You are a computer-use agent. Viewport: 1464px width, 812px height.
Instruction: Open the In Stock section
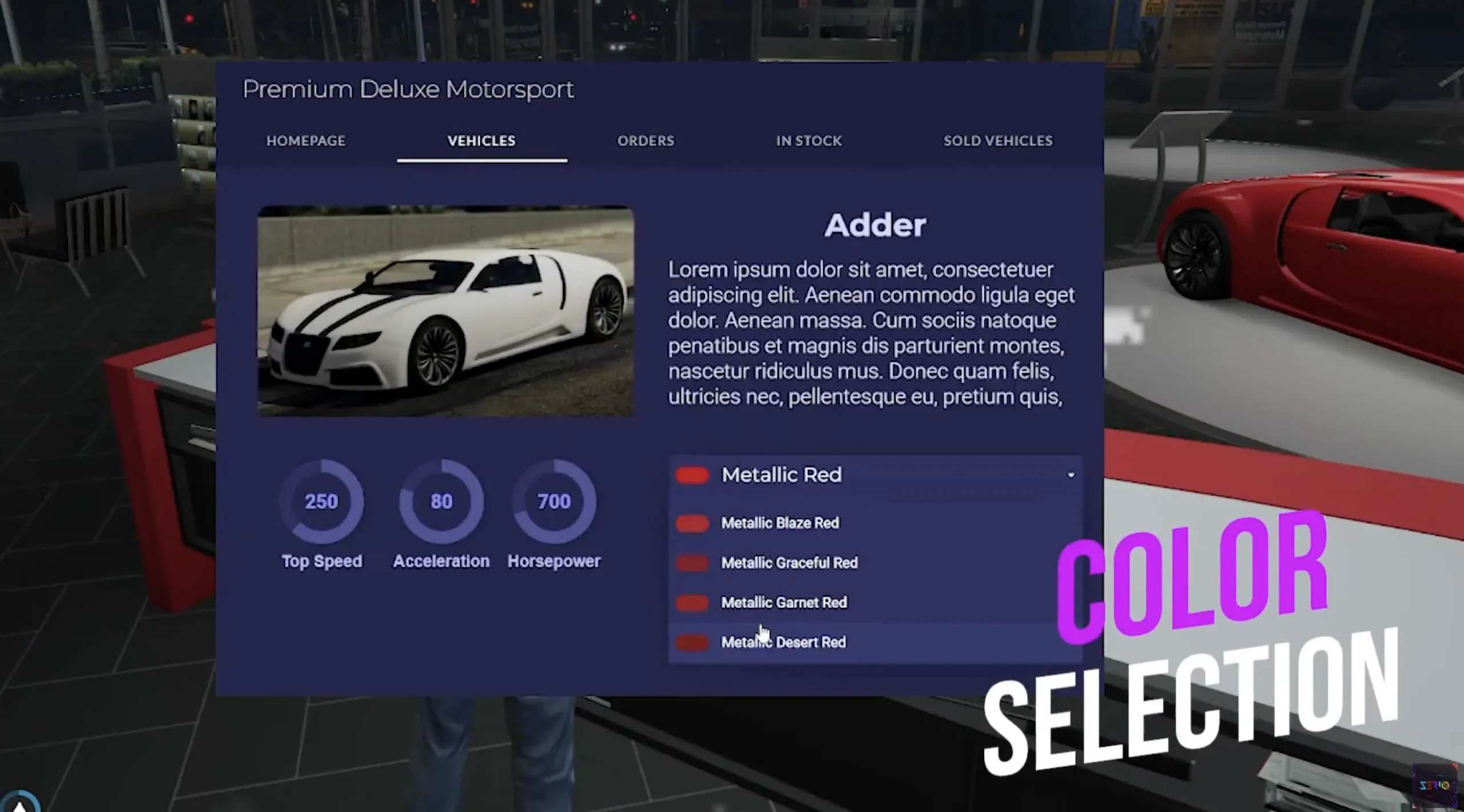(x=808, y=141)
